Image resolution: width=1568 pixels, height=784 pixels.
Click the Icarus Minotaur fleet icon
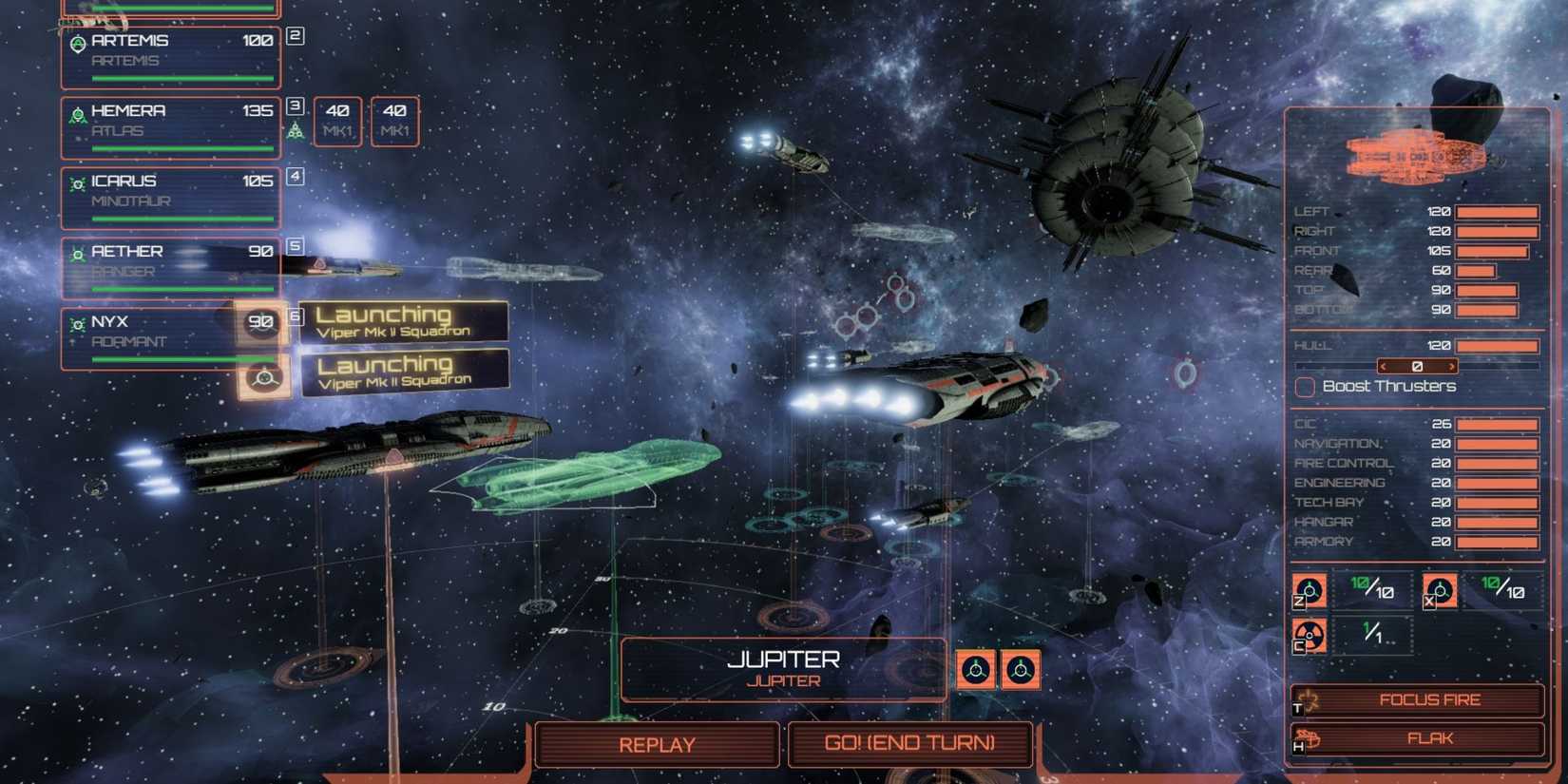pos(77,182)
